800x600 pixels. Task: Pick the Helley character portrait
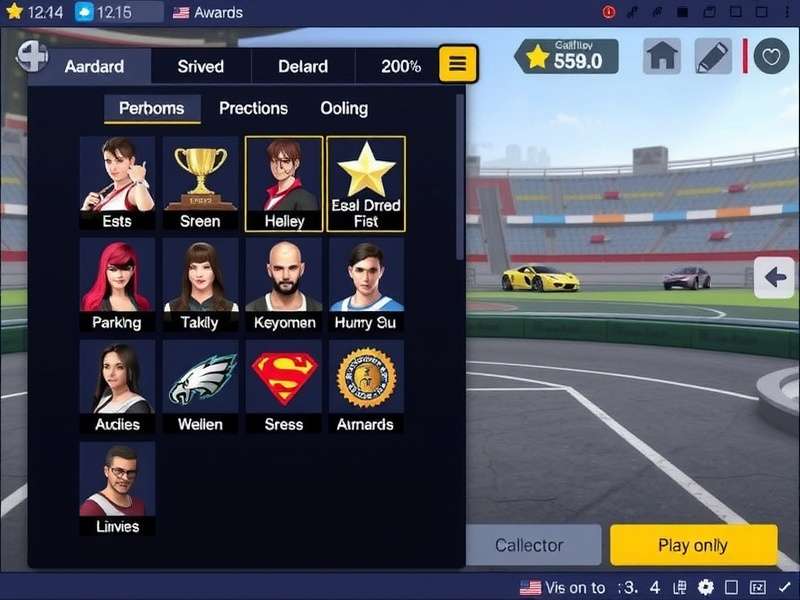[x=284, y=184]
